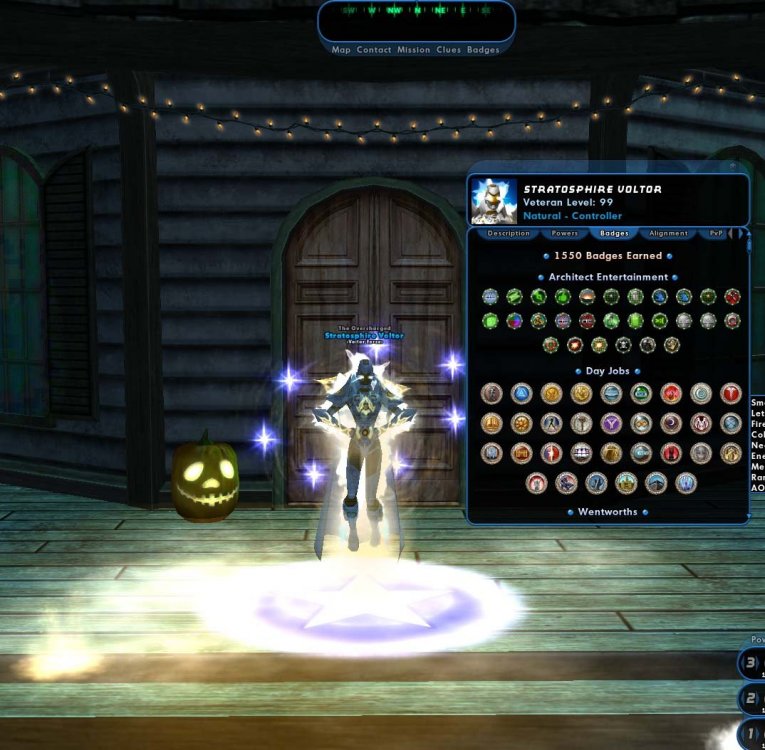Switch to the Description tab
Image resolution: width=765 pixels, height=750 pixels.
[508, 233]
